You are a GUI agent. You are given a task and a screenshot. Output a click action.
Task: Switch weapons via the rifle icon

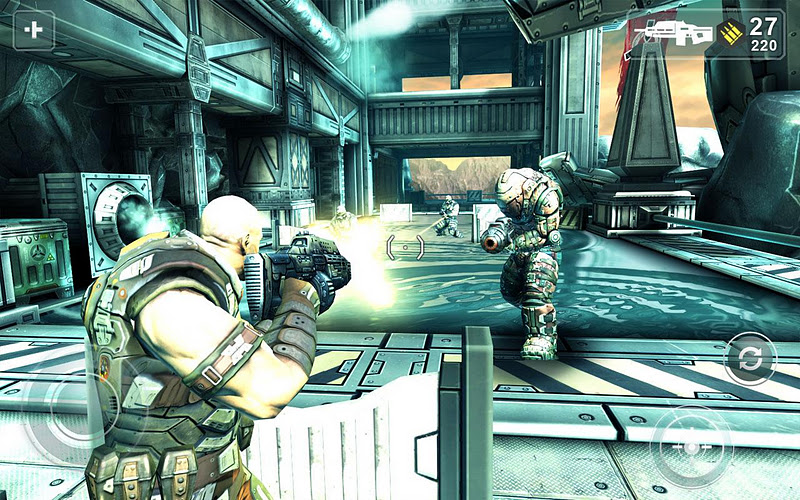click(x=673, y=34)
